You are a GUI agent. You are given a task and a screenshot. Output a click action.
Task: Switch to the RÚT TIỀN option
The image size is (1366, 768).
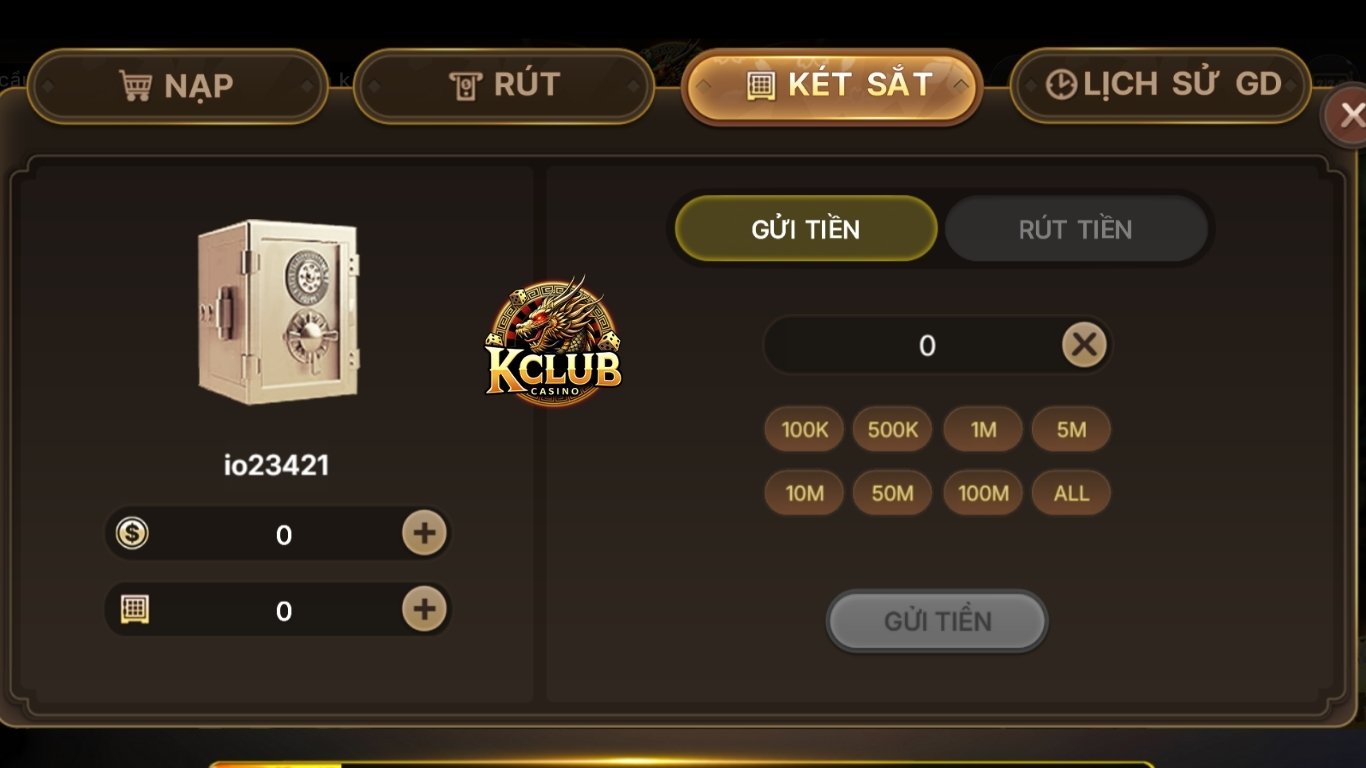(x=1077, y=229)
